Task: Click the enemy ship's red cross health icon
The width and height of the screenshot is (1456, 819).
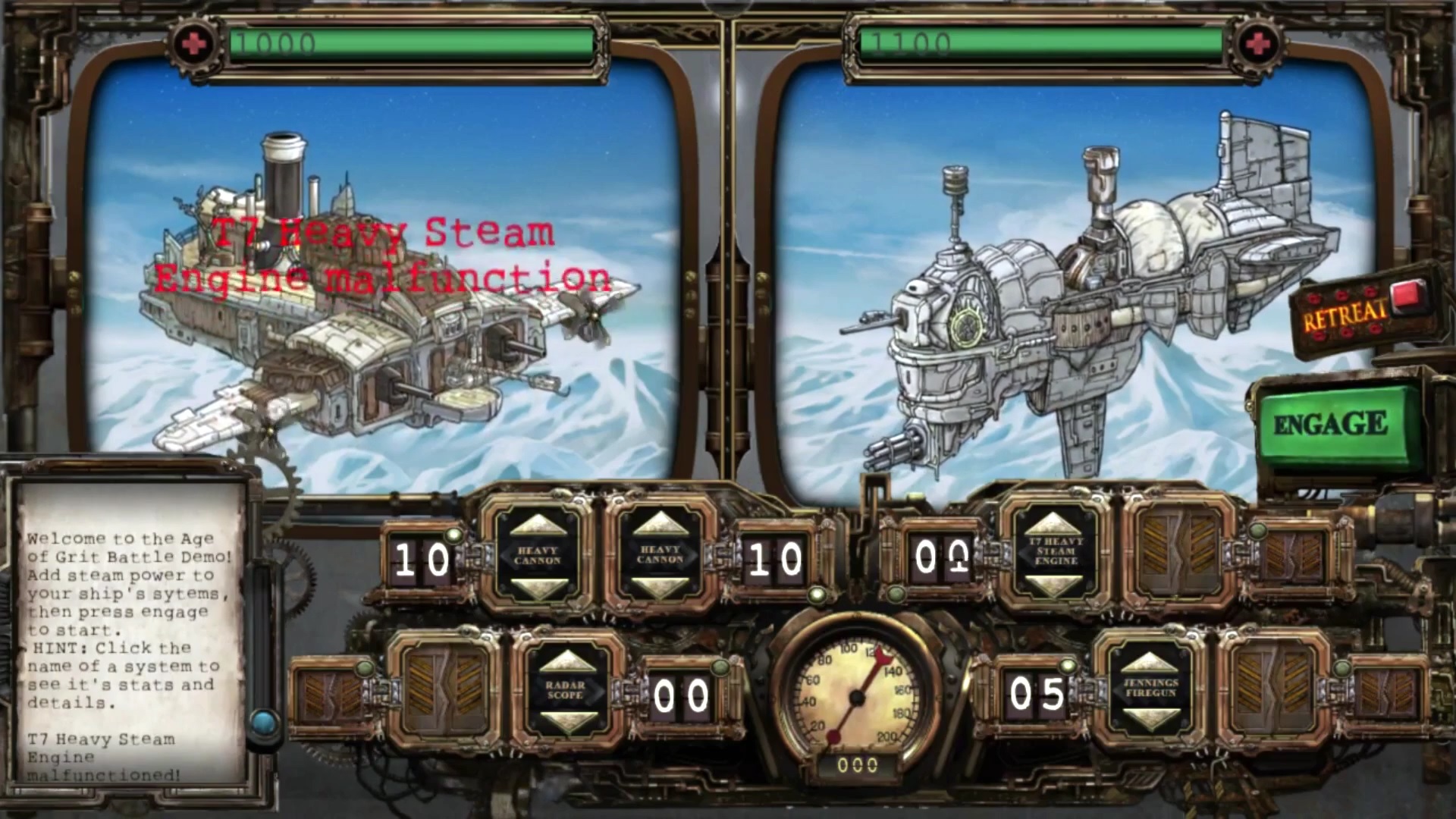Action: pos(1258,43)
